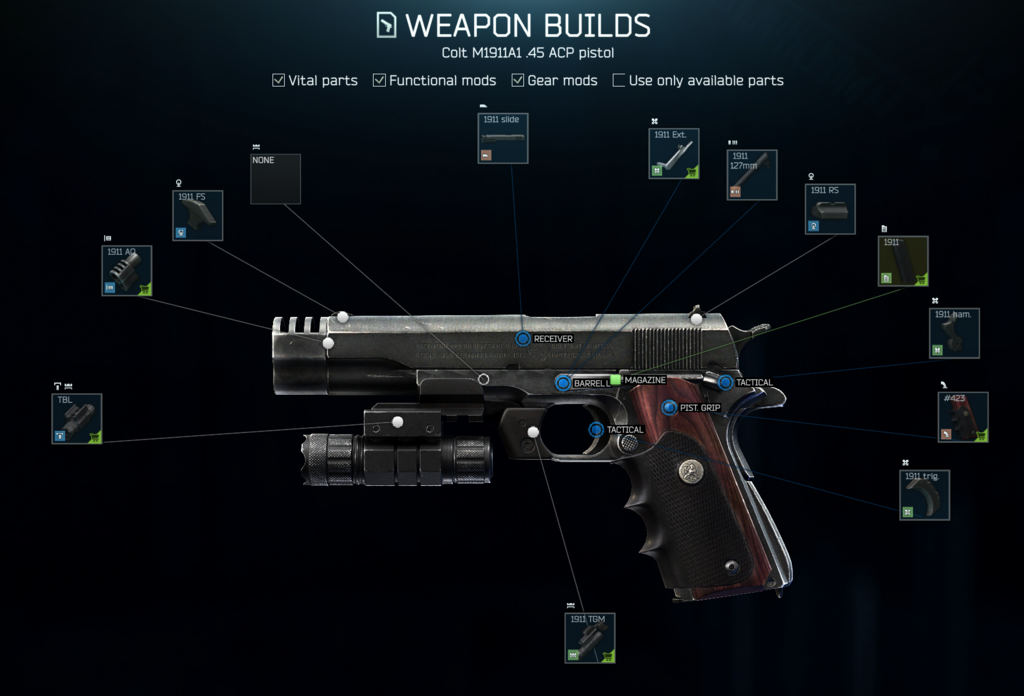This screenshot has height=696, width=1024.
Task: Select the 1911 slide part slot
Action: (503, 138)
